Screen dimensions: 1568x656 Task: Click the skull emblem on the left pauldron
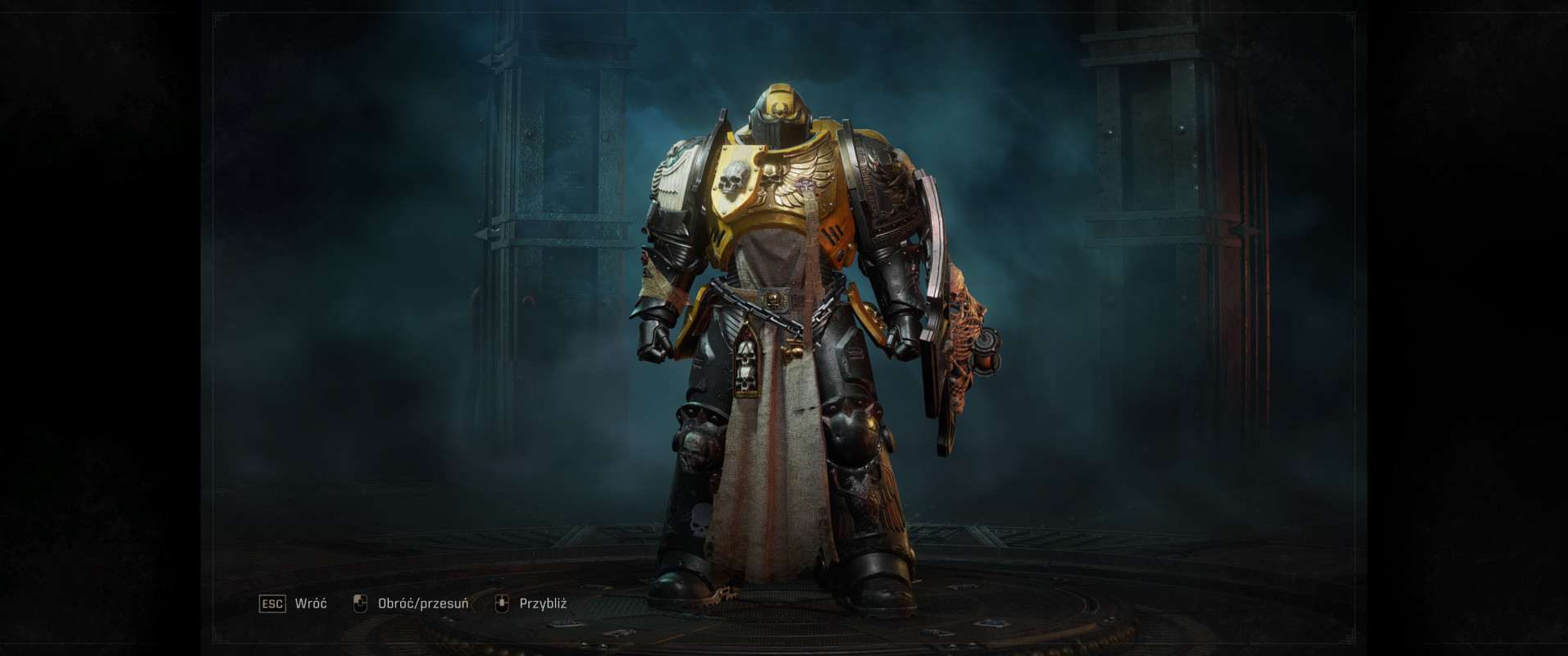point(732,179)
